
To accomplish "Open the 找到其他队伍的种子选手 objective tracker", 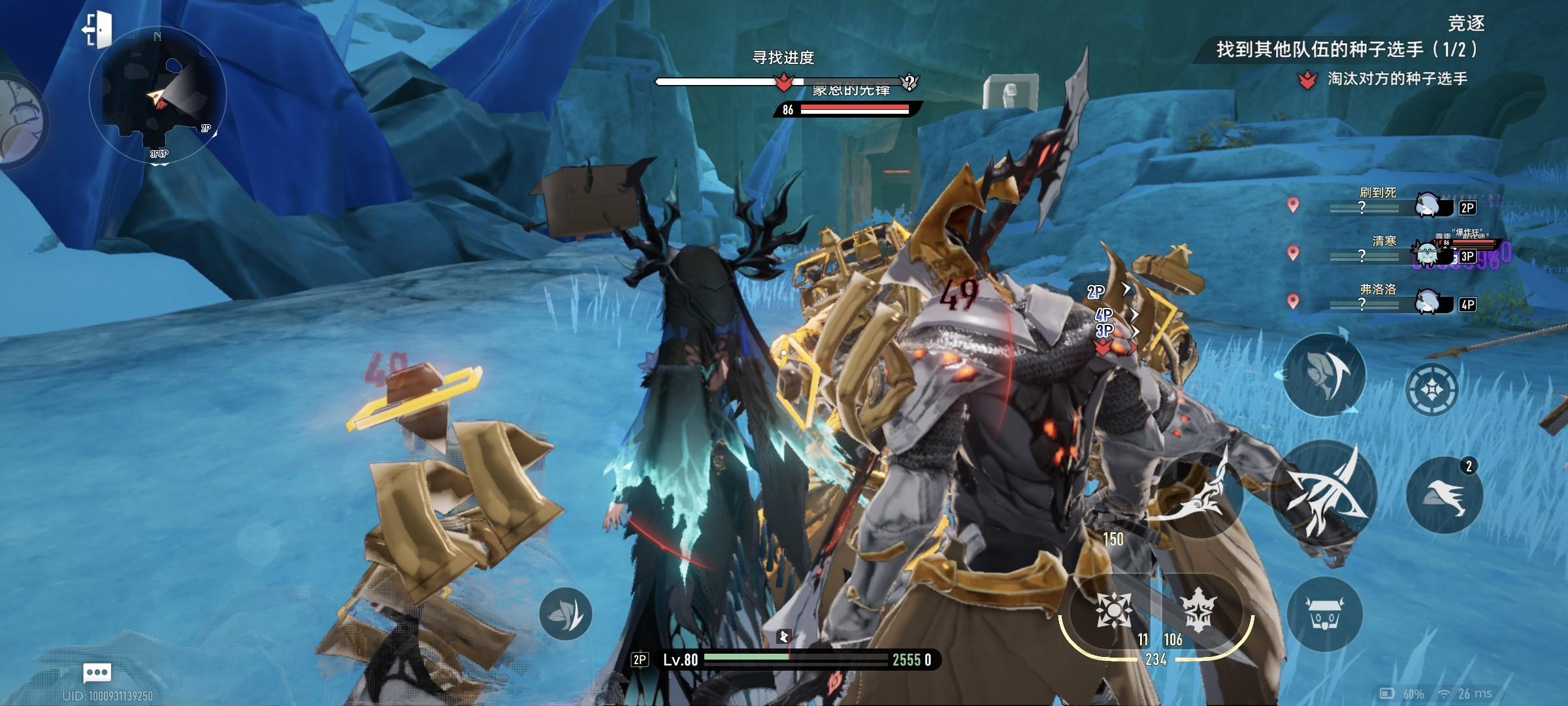I will (1346, 50).
